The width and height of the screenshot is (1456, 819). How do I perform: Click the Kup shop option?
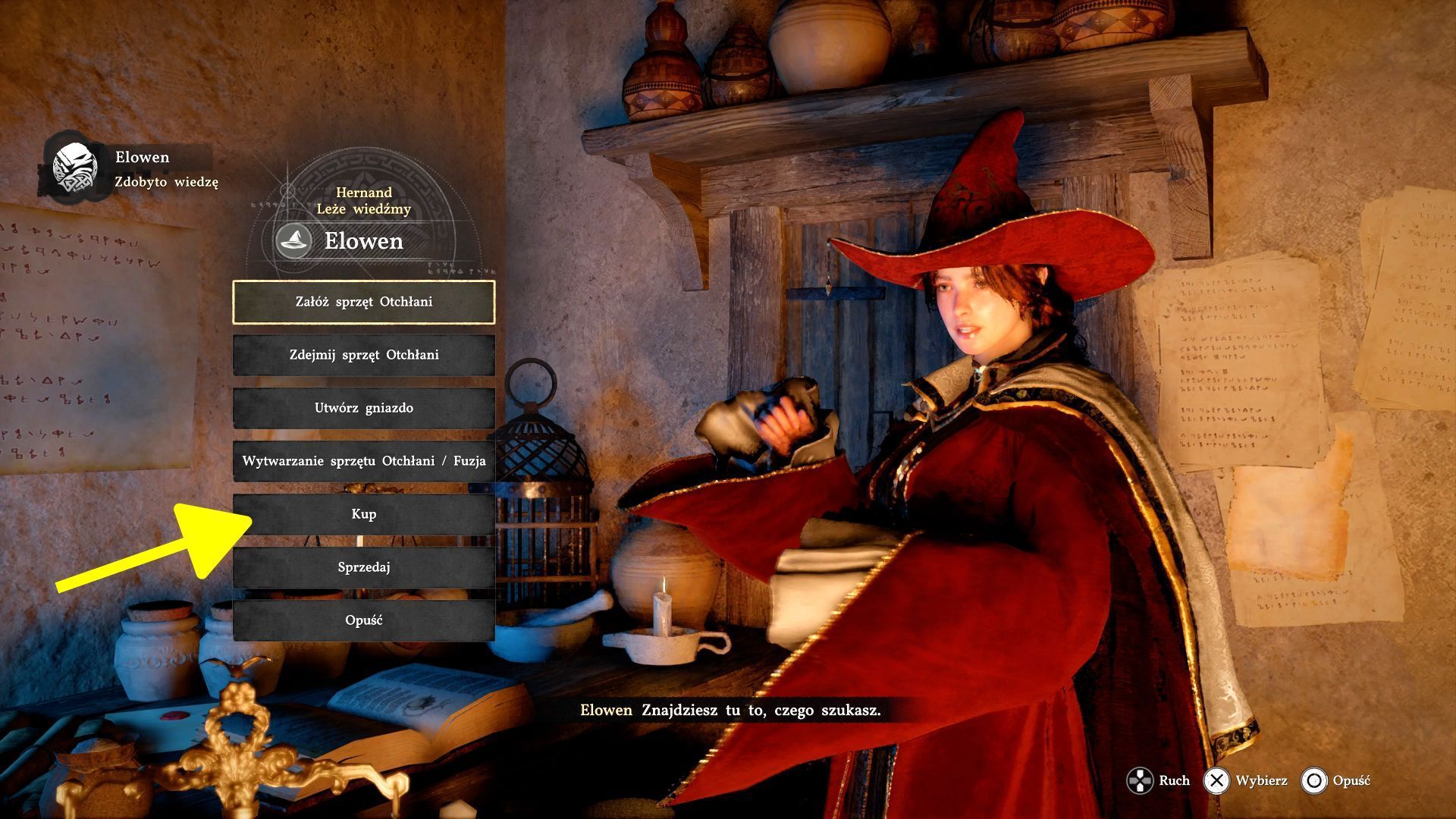(364, 514)
